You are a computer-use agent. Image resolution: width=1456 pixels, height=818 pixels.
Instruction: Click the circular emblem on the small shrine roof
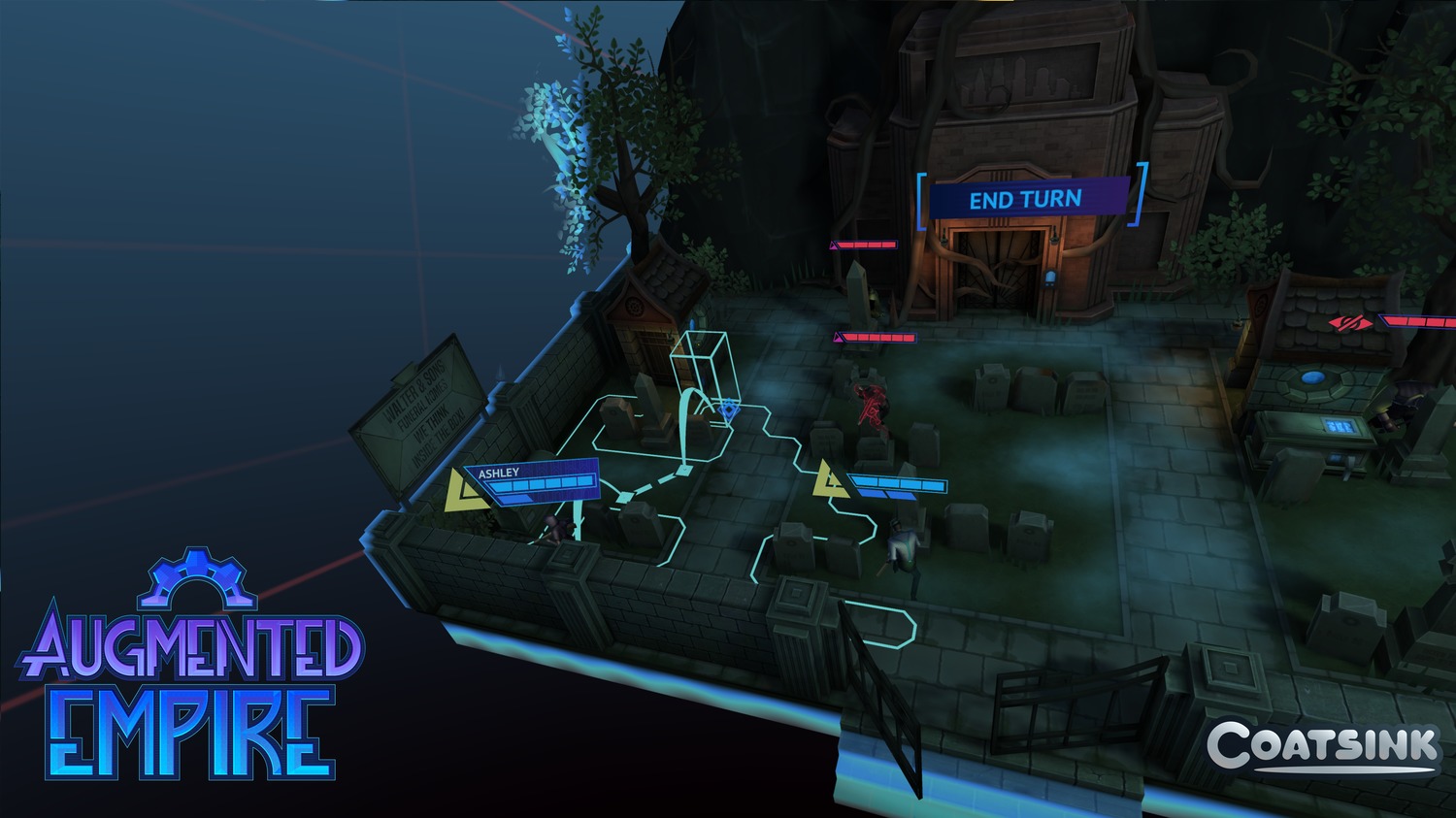pyautogui.click(x=634, y=307)
